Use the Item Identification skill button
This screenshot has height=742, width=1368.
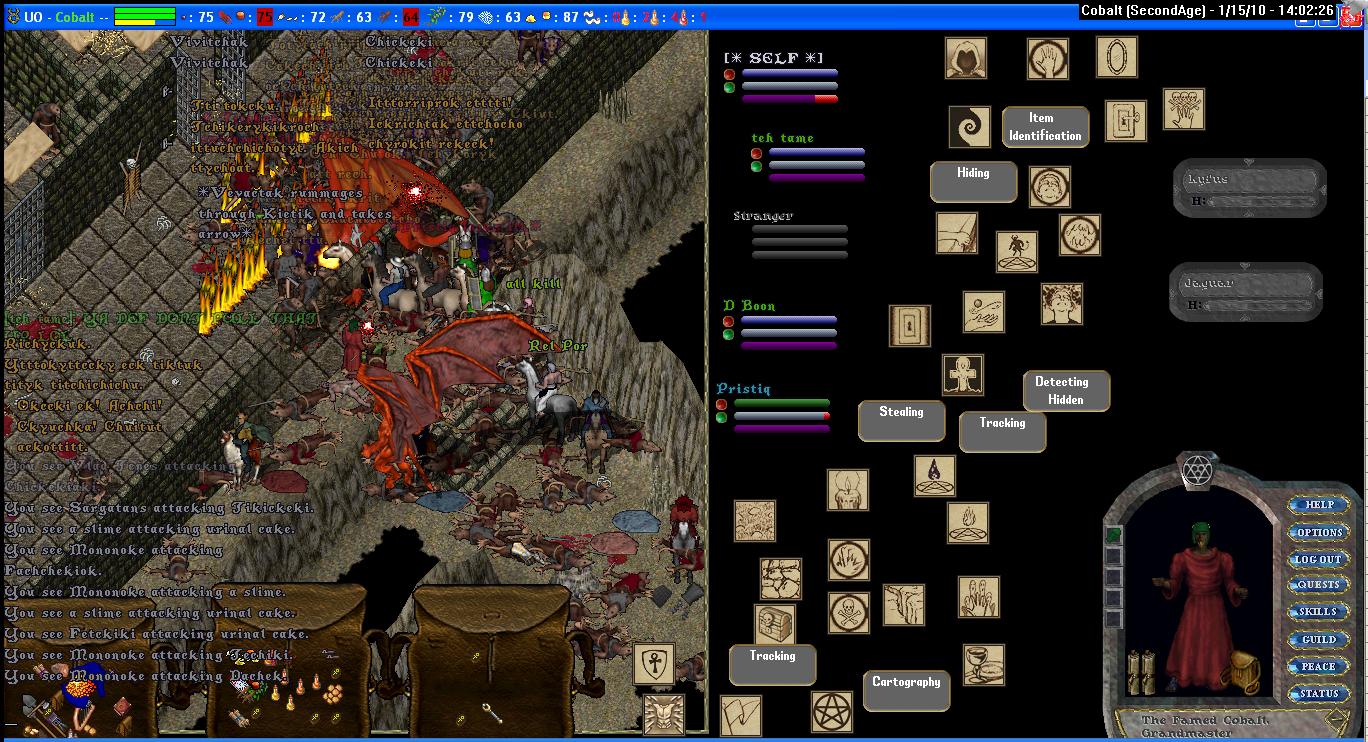(x=1045, y=127)
